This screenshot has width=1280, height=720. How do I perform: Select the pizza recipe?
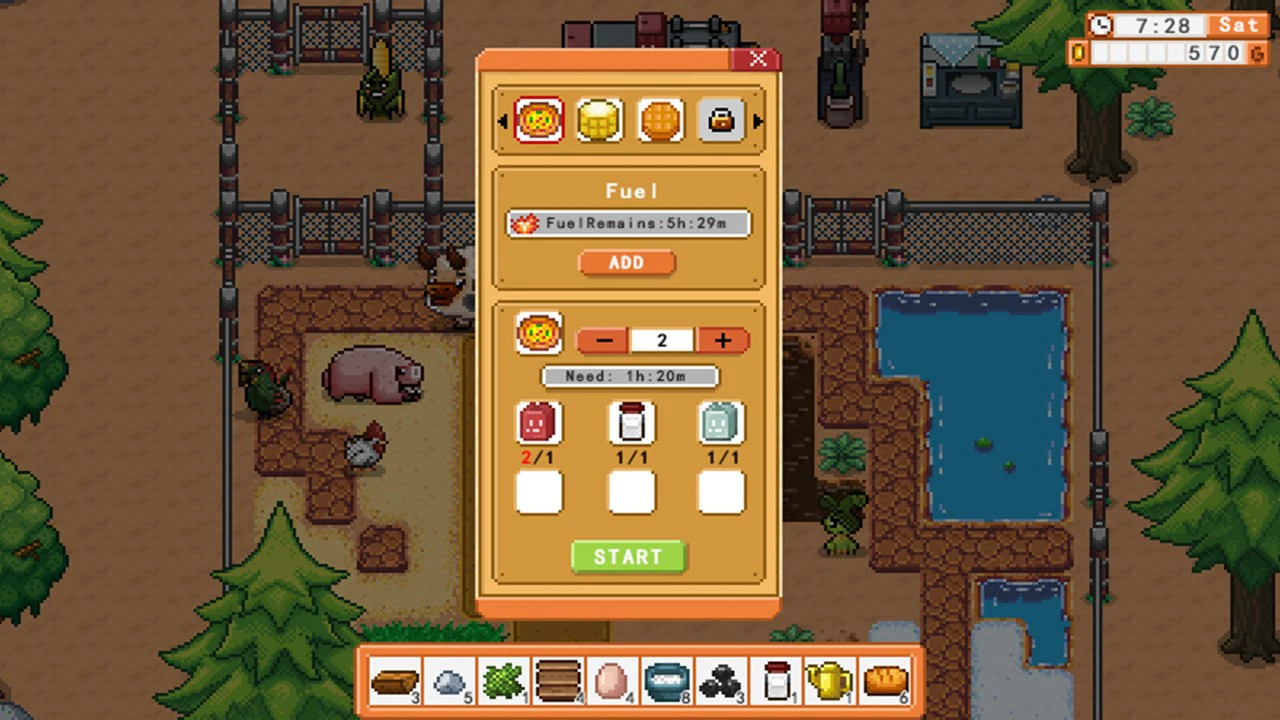coord(539,121)
